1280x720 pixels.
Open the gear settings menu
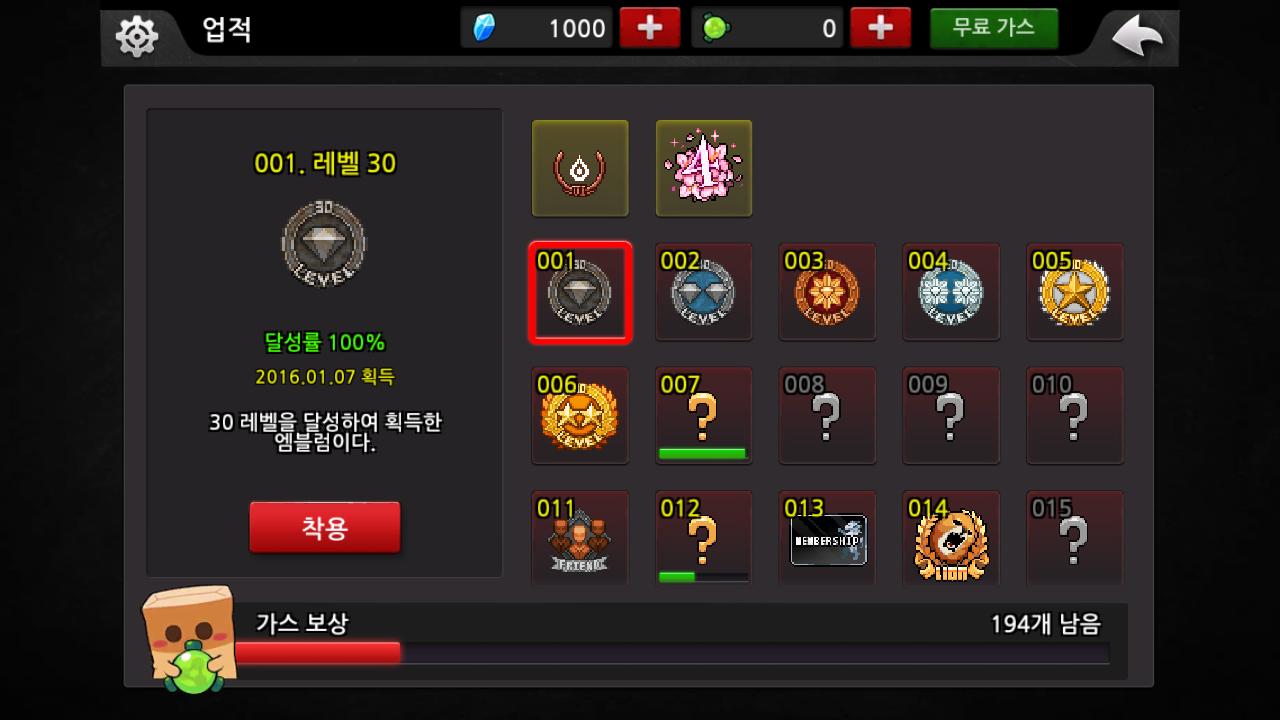point(137,37)
